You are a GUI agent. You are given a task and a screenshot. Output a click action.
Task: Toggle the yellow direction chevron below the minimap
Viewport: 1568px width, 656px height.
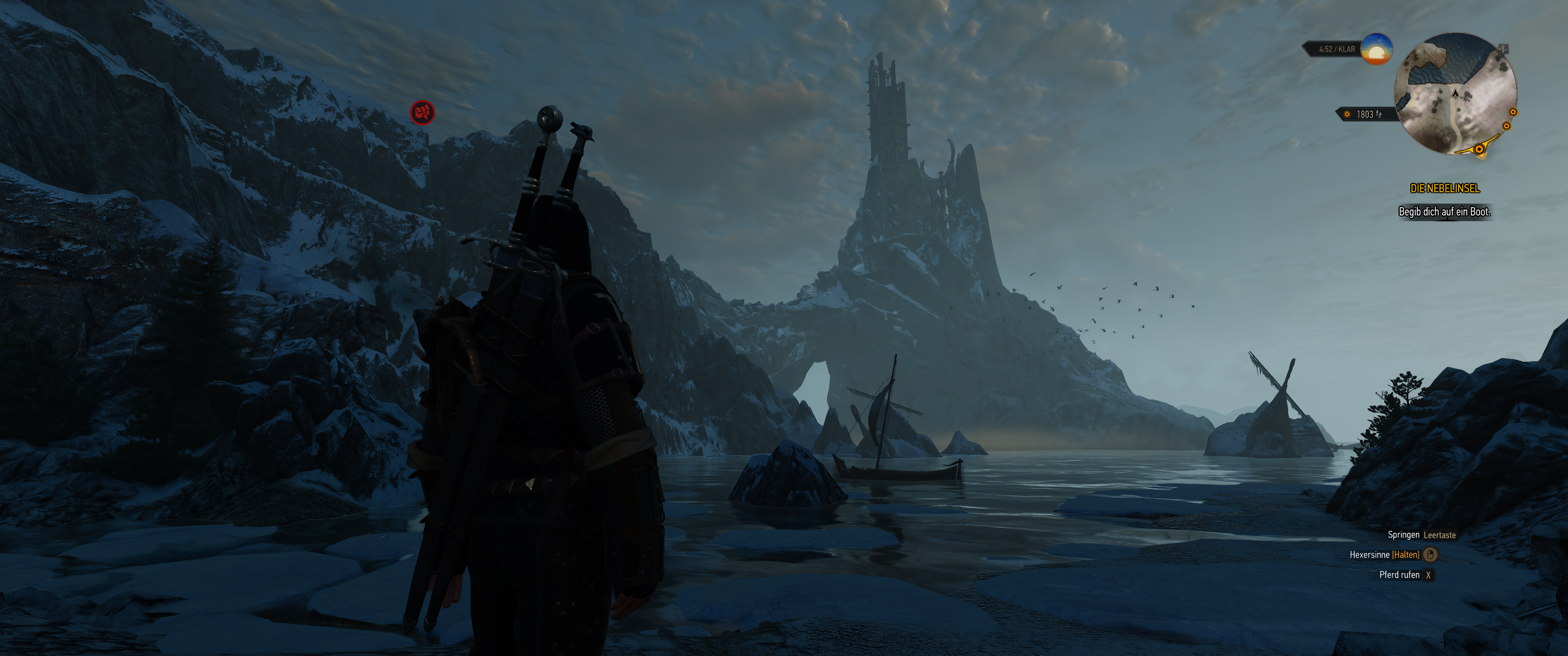coord(1482,157)
